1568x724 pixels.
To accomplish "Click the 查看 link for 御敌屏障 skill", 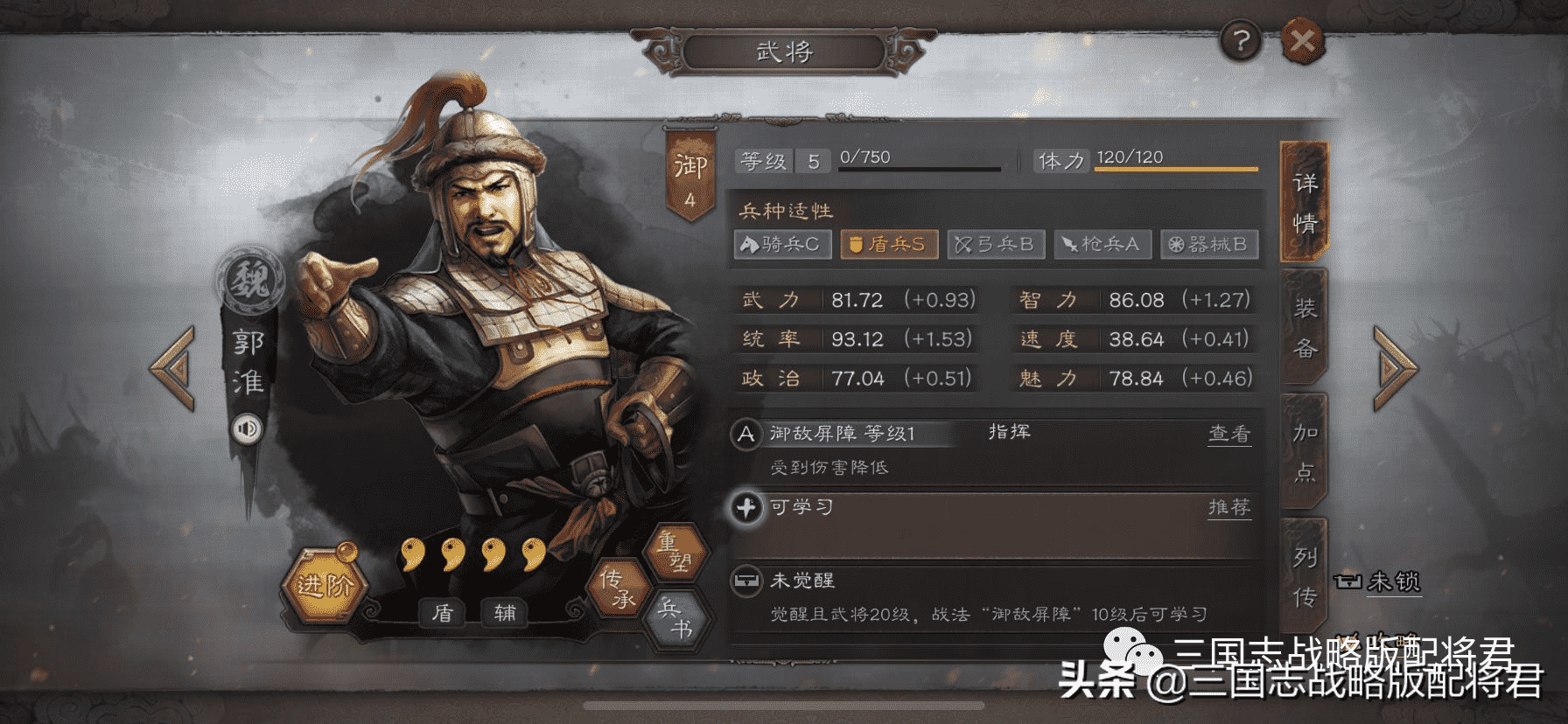I will 1229,434.
